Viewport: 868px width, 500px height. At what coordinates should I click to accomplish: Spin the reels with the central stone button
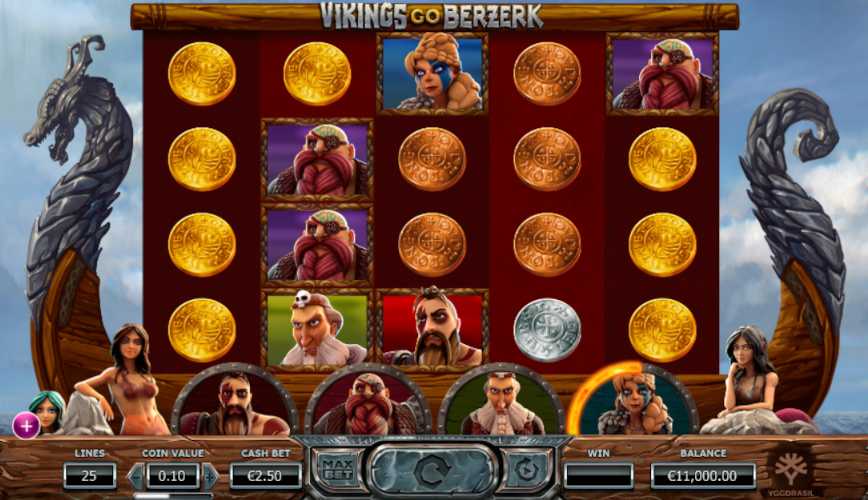[x=432, y=468]
